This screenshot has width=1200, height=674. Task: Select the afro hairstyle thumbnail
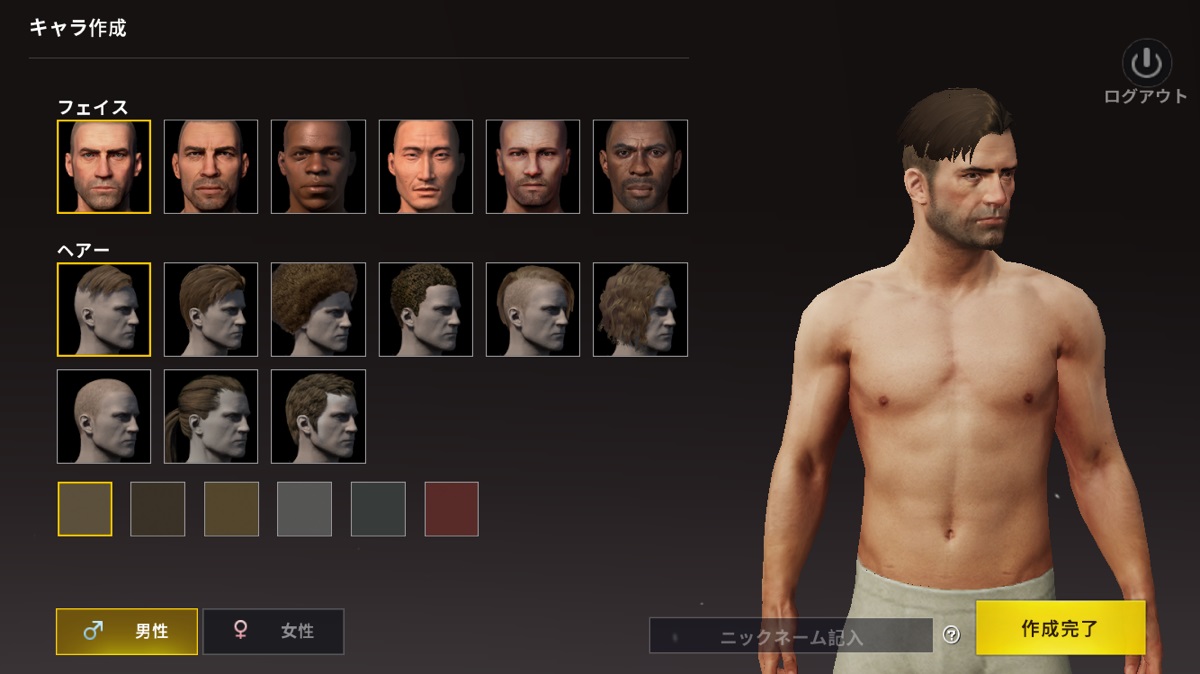[x=318, y=309]
